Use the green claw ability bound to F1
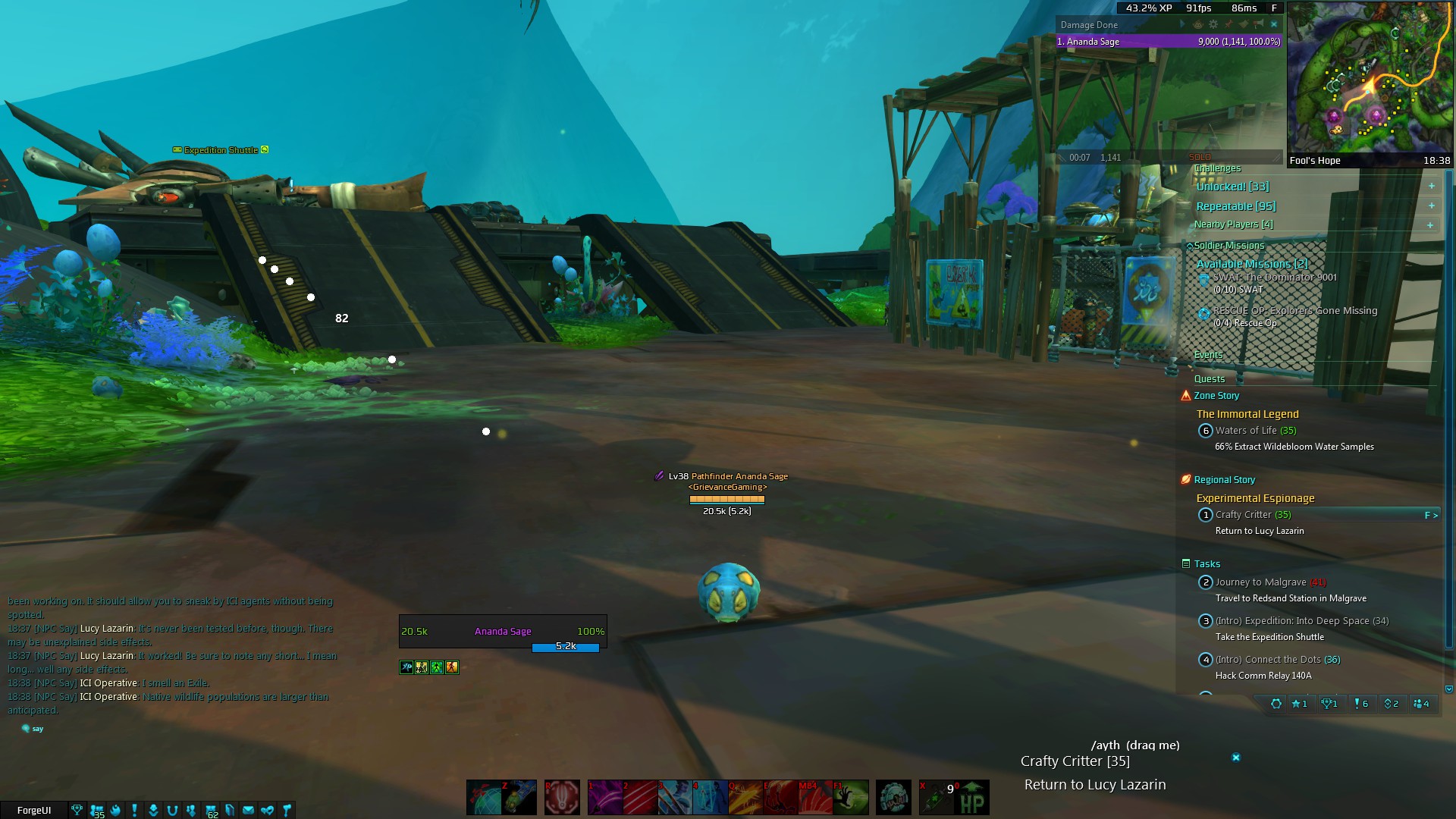The height and width of the screenshot is (819, 1456). 851,798
